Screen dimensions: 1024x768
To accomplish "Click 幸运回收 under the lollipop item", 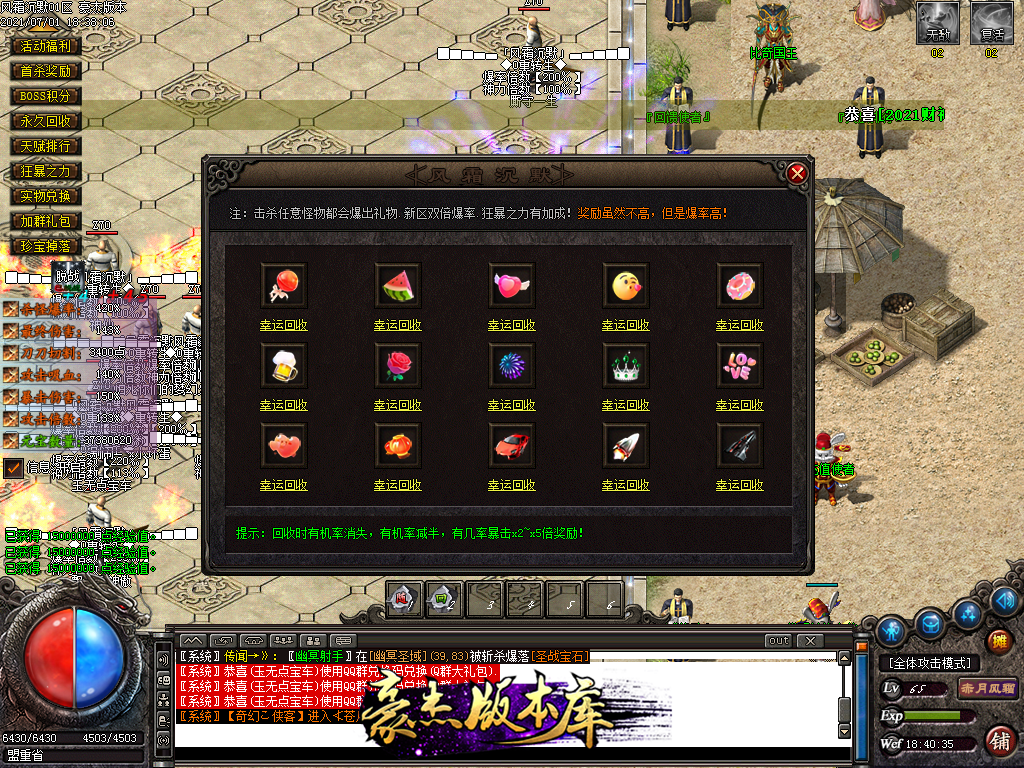I will tap(284, 325).
